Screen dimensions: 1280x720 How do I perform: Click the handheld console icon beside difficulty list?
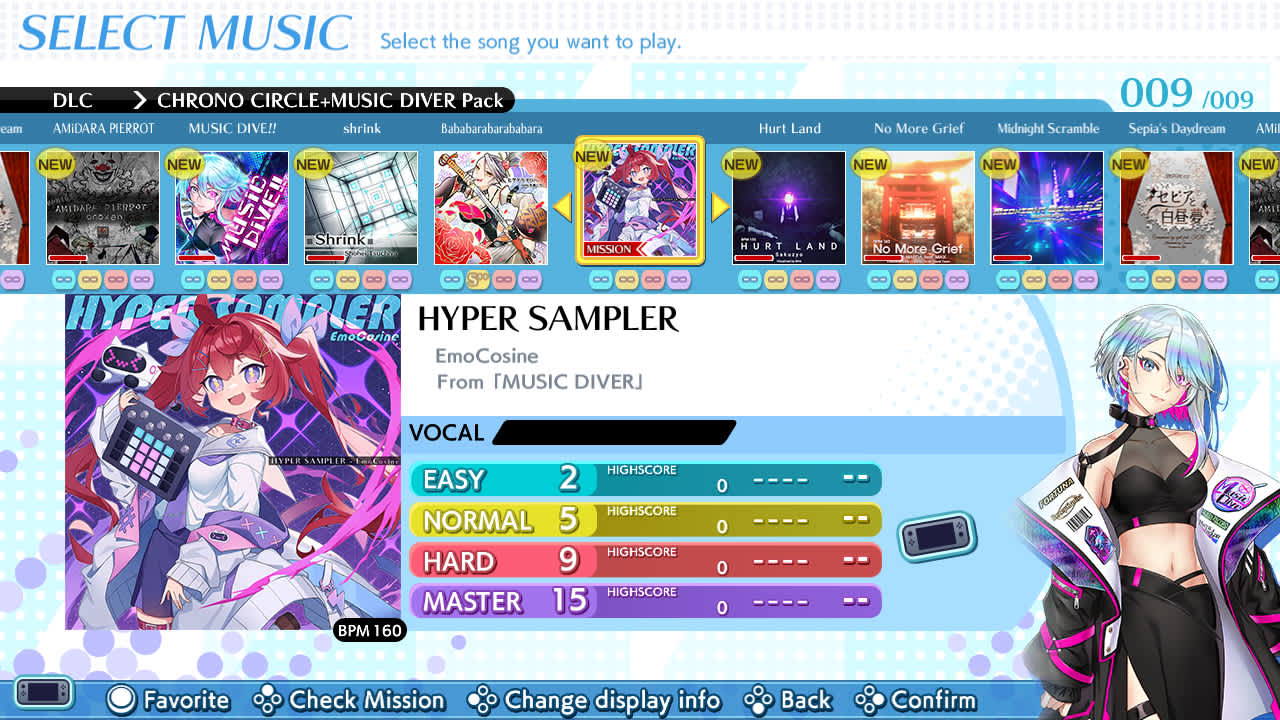tap(936, 535)
